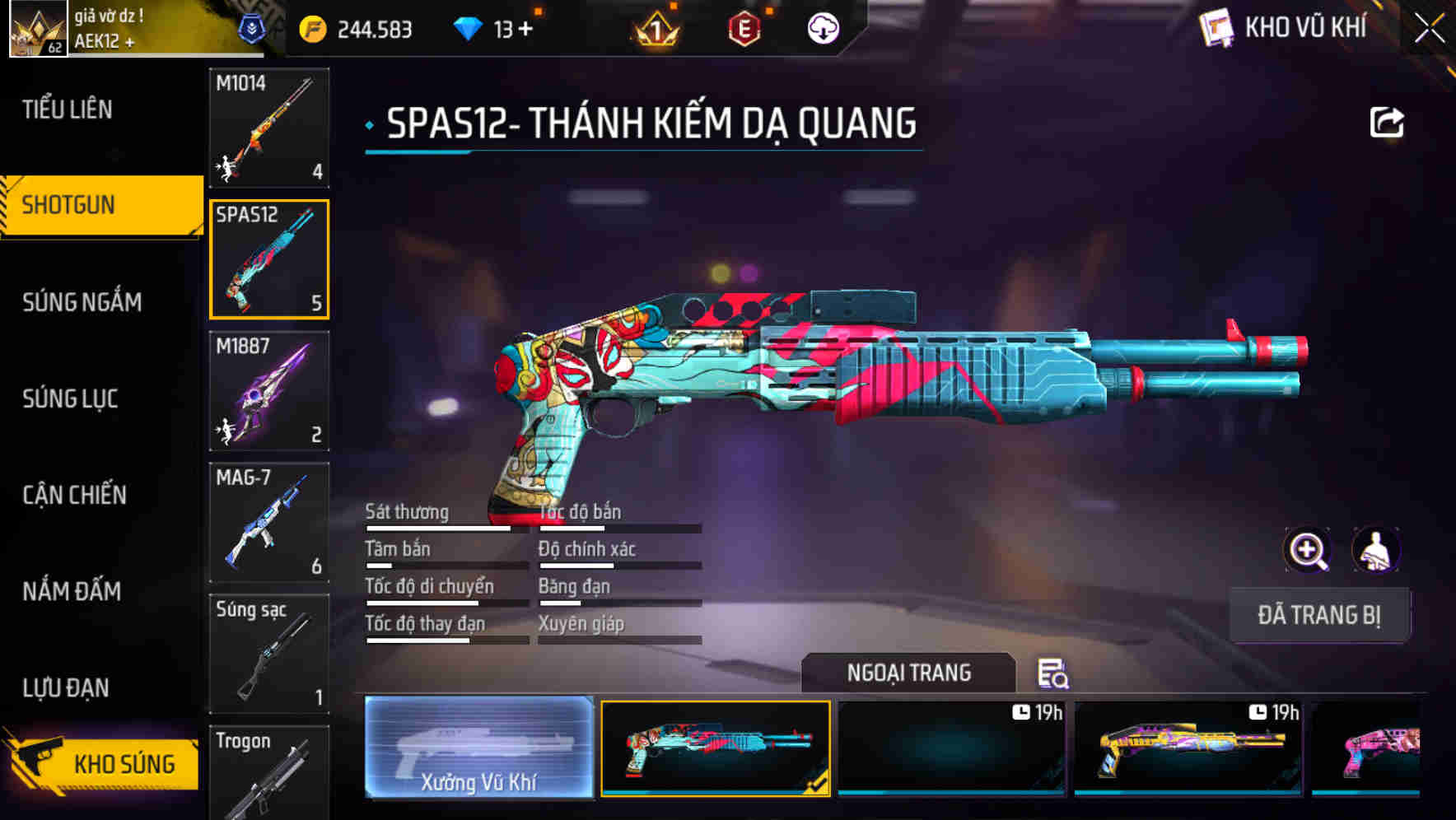Expand the SÚNG NGẮM weapon category
The image size is (1456, 820).
(x=82, y=302)
